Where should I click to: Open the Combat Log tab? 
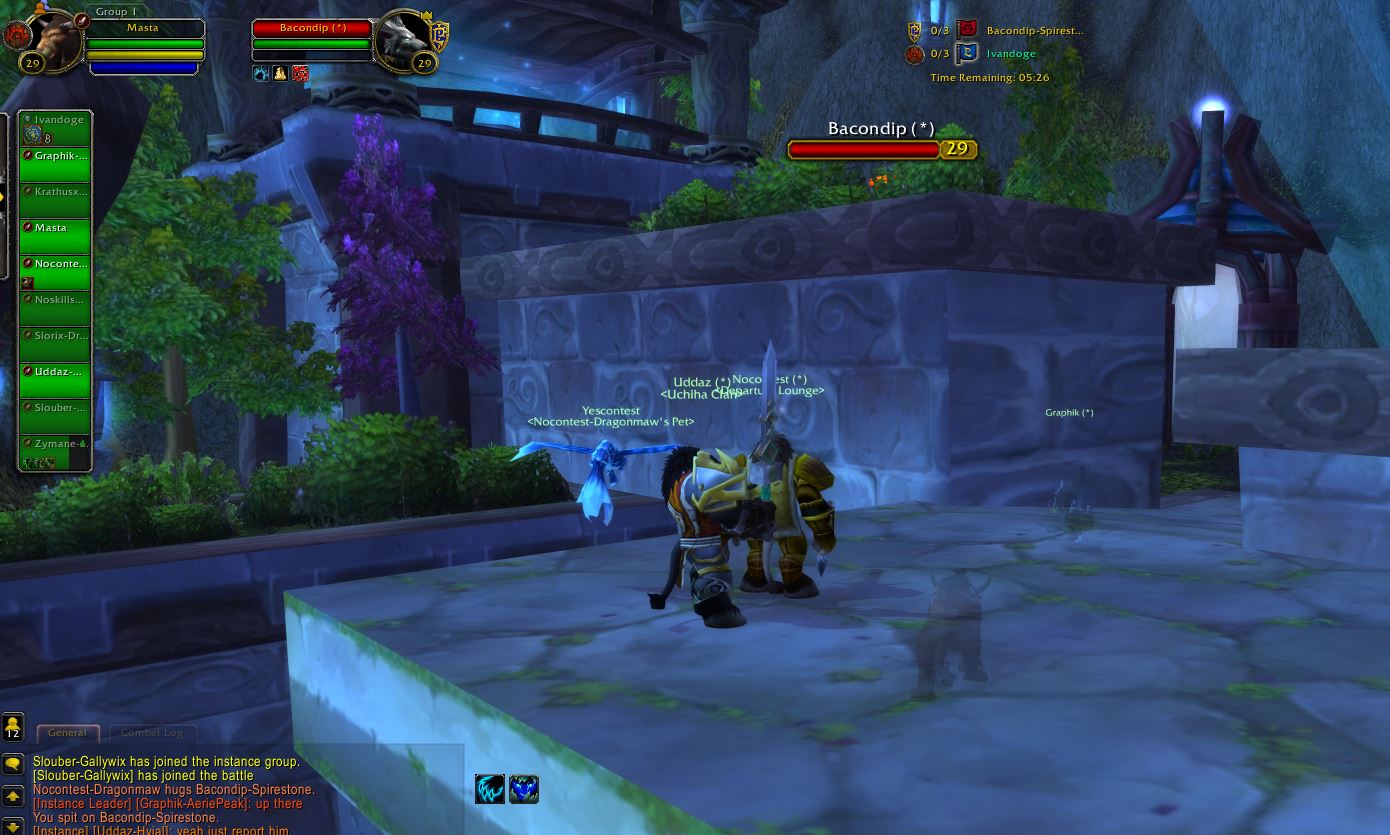tap(152, 733)
